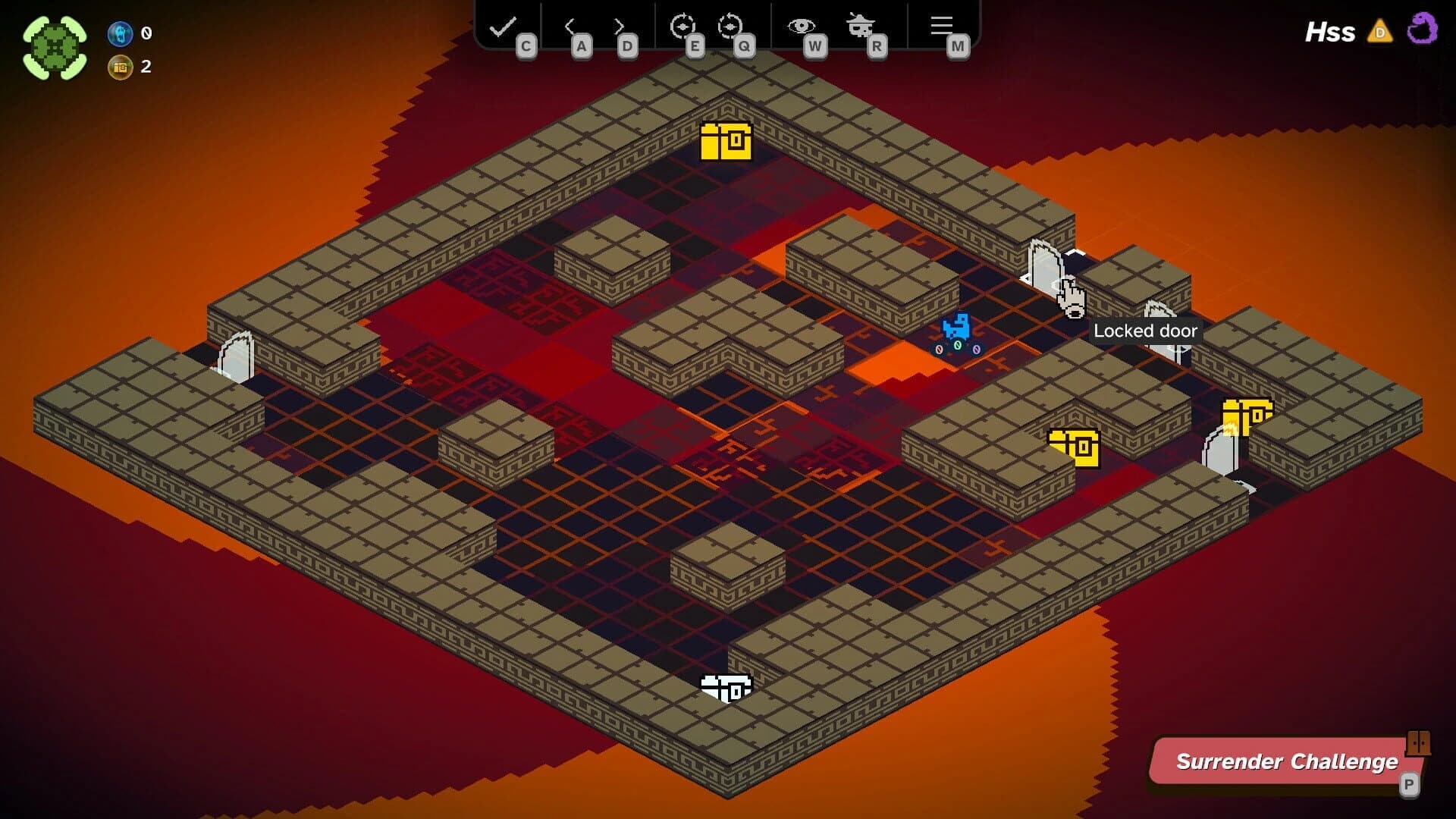Screen dimensions: 1456x819
Task: Click the Surrender Challenge button
Action: pos(1287,761)
